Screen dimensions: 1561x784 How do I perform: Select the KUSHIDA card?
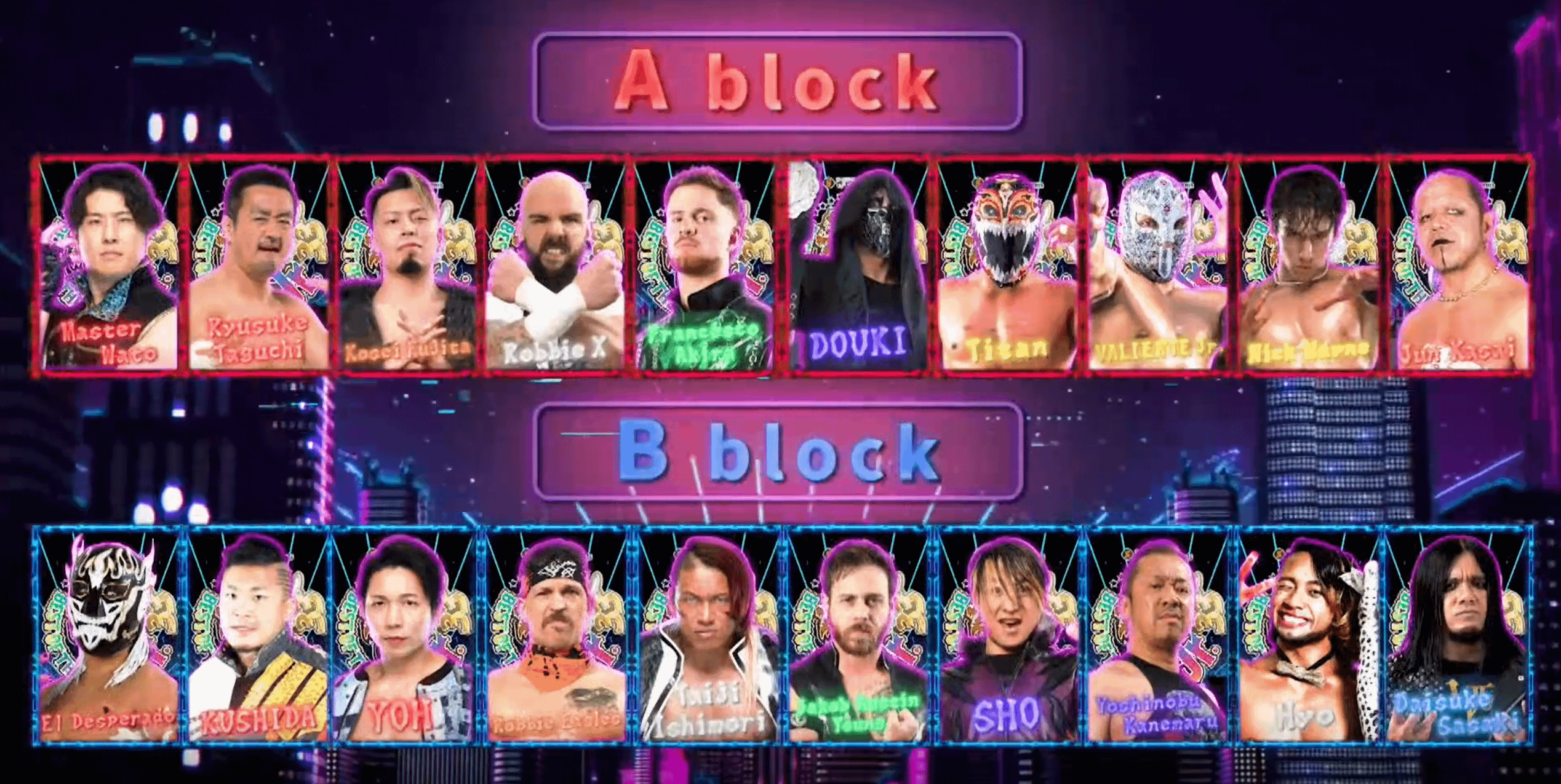coord(257,636)
